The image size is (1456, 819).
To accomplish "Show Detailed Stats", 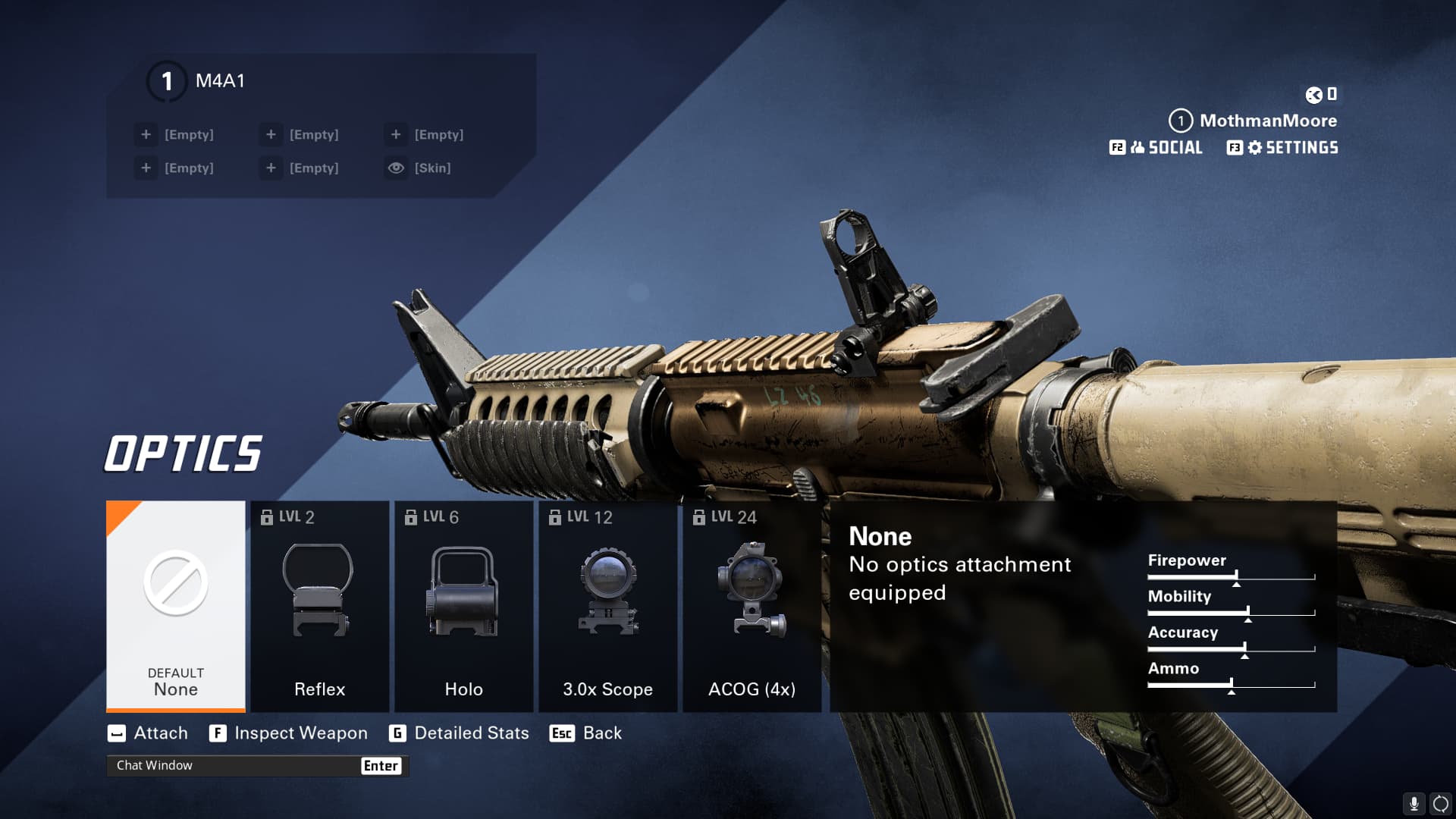I will pos(459,733).
